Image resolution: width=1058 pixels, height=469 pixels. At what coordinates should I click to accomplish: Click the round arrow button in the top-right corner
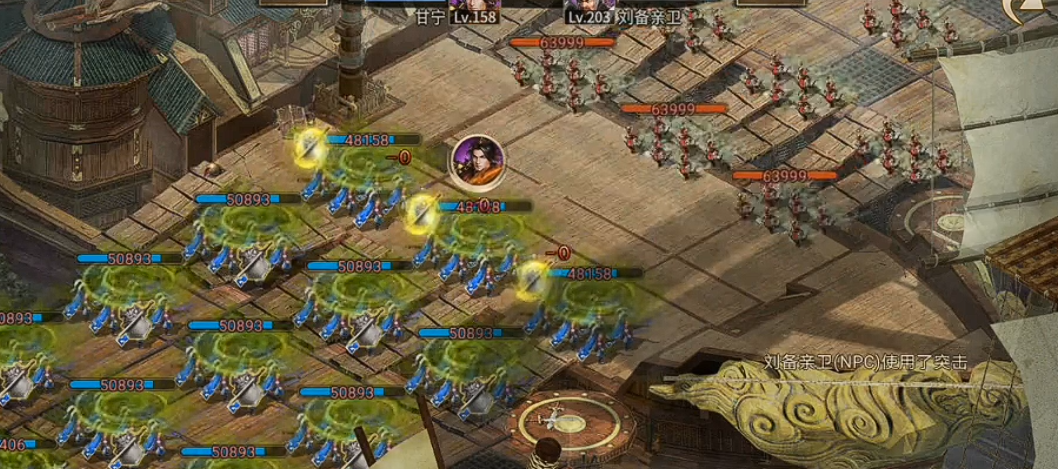[x=1038, y=8]
